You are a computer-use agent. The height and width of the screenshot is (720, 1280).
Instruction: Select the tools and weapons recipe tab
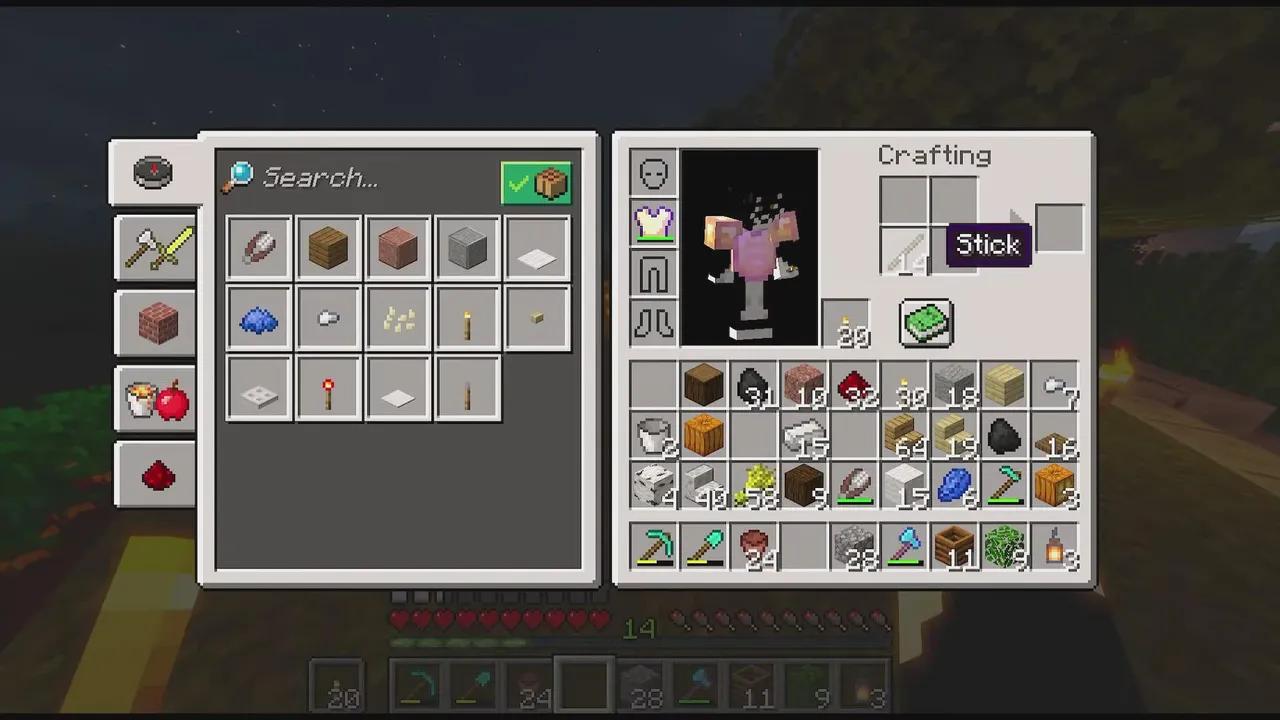click(155, 248)
